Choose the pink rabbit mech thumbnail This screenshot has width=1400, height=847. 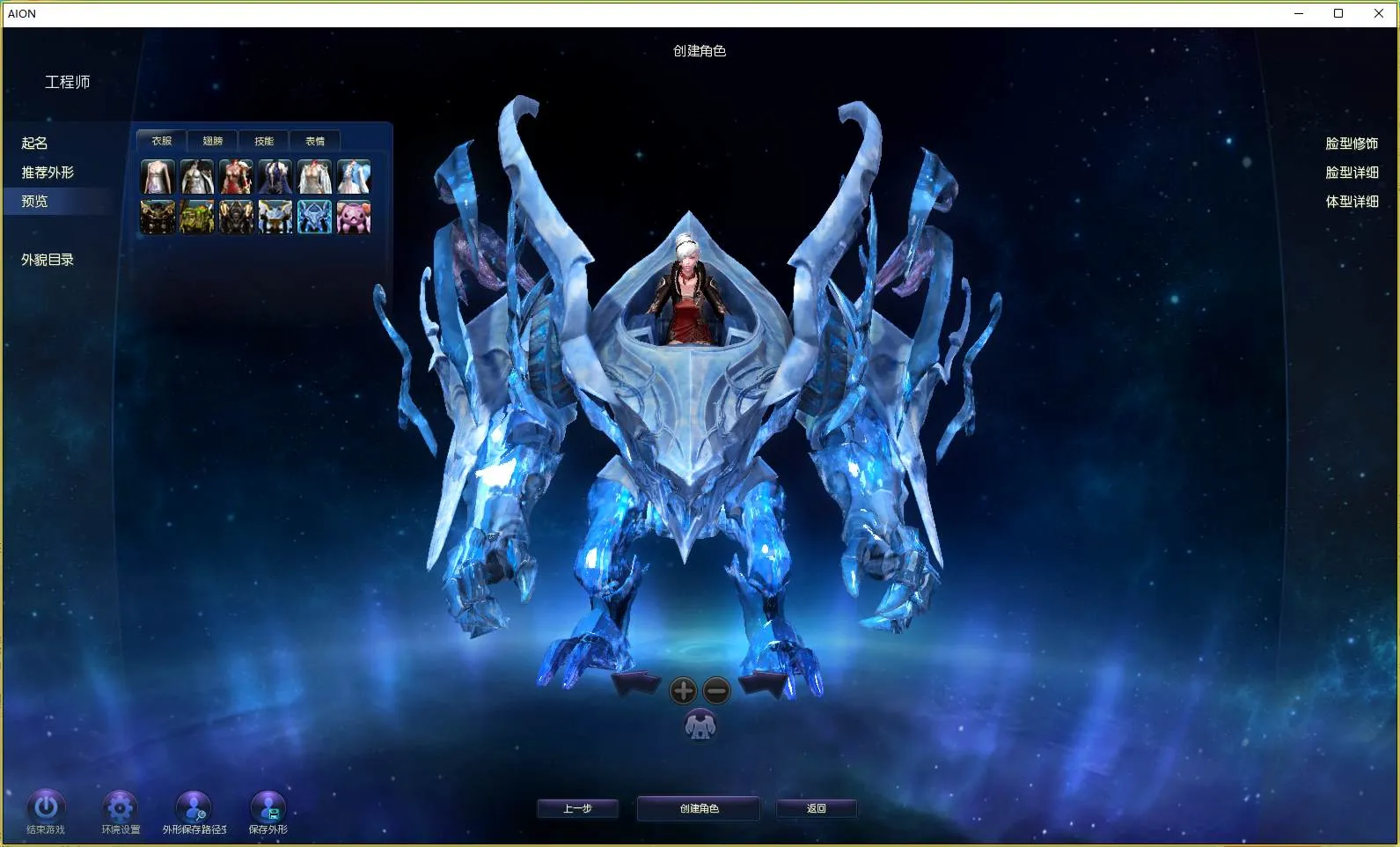[354, 217]
